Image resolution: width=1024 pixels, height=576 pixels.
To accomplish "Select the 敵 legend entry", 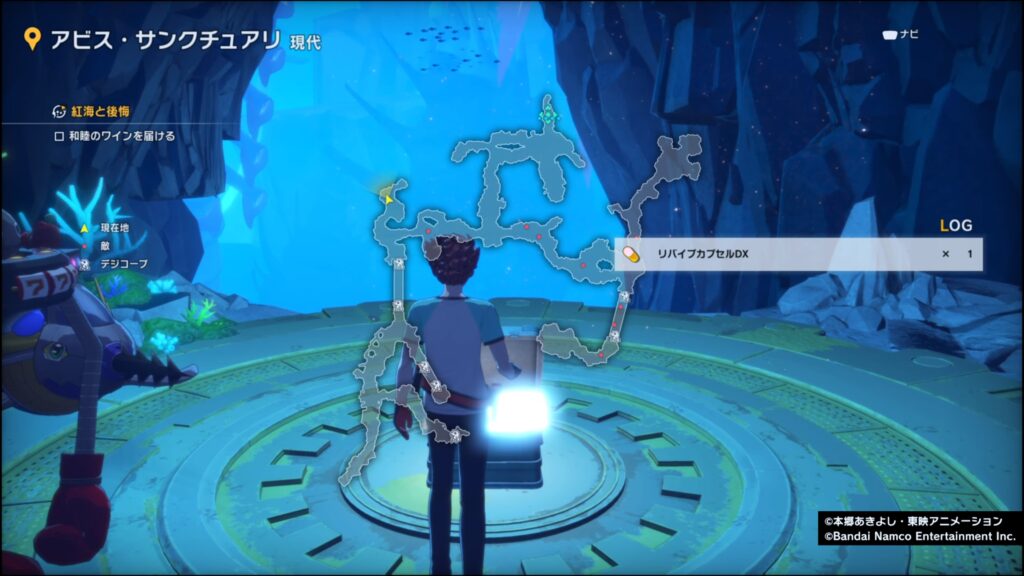I will [106, 247].
